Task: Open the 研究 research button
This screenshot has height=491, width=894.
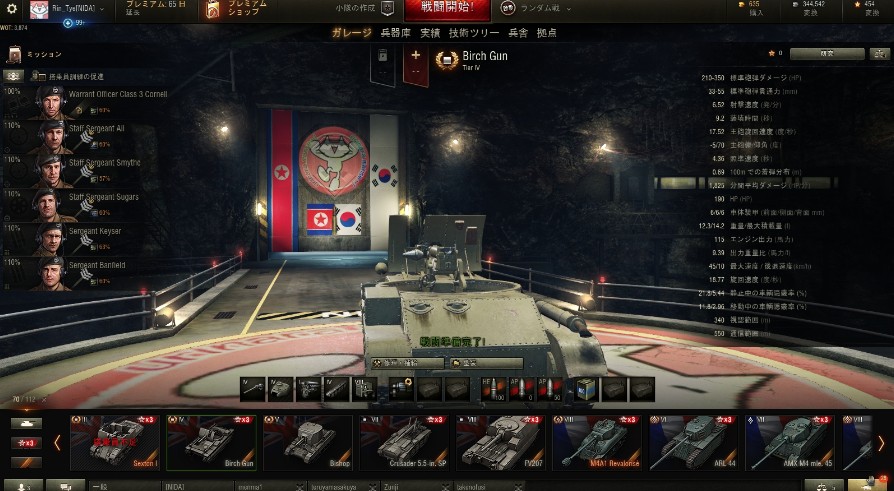Action: [826, 54]
